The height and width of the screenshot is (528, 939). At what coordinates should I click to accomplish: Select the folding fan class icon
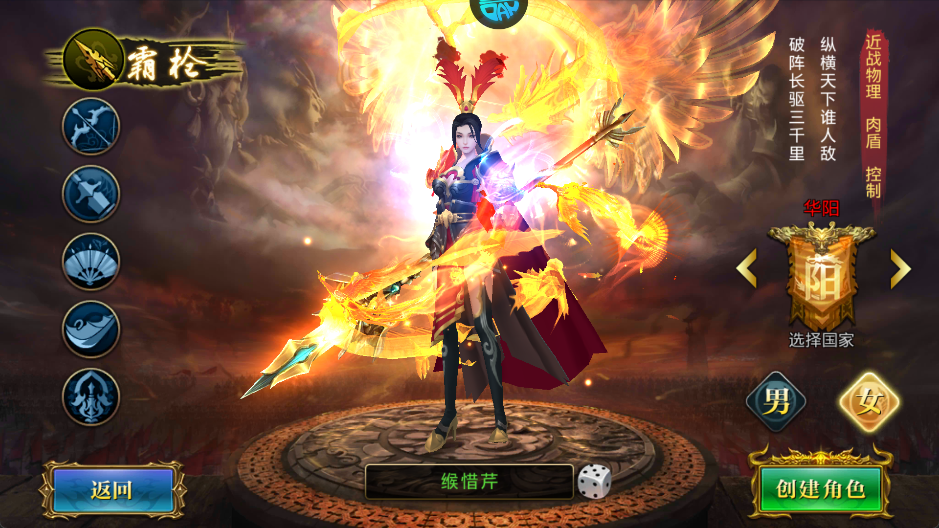[91, 261]
